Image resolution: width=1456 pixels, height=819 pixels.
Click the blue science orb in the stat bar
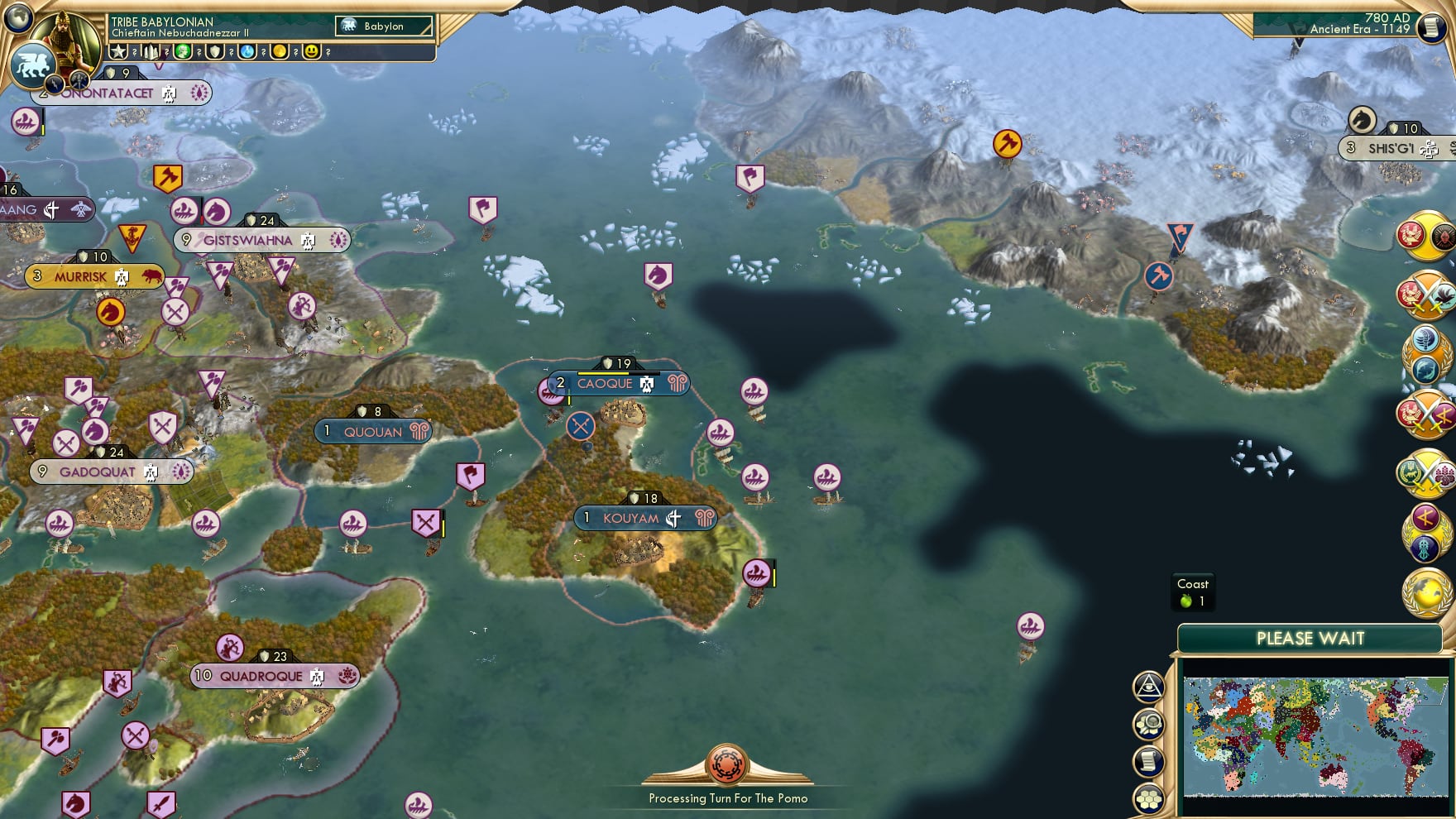[x=247, y=51]
